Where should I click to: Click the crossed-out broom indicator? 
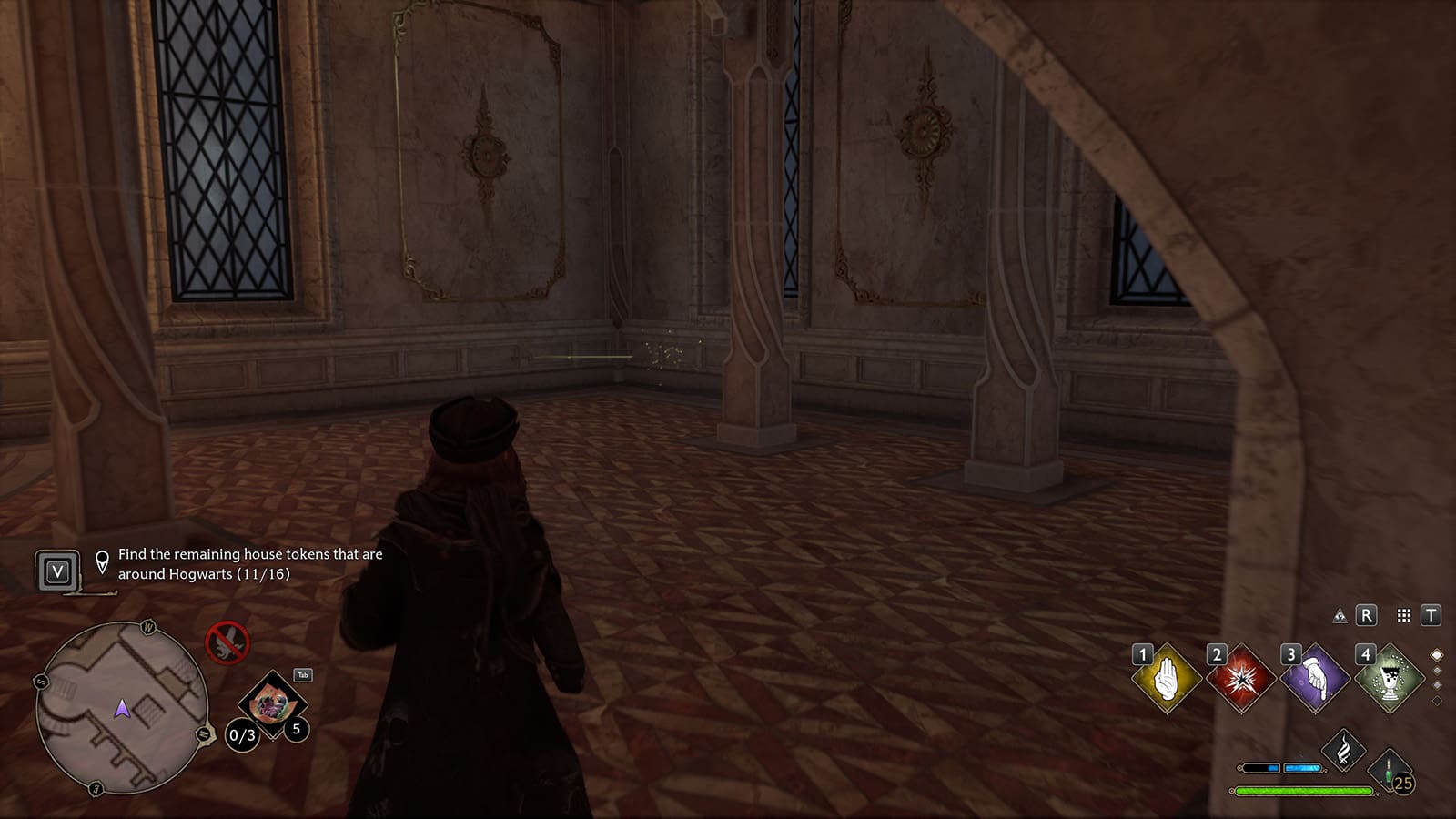click(229, 640)
